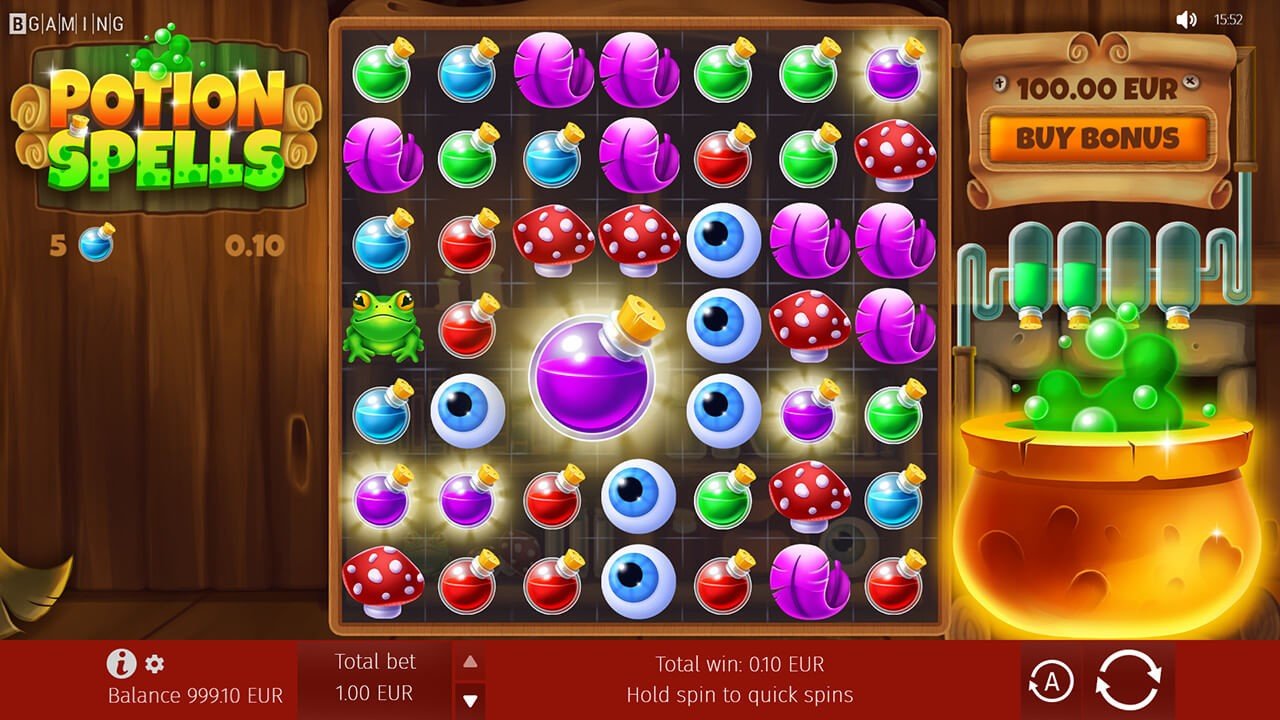This screenshot has width=1280, height=720.
Task: Enable autoplay with the A button
Action: 1048,682
